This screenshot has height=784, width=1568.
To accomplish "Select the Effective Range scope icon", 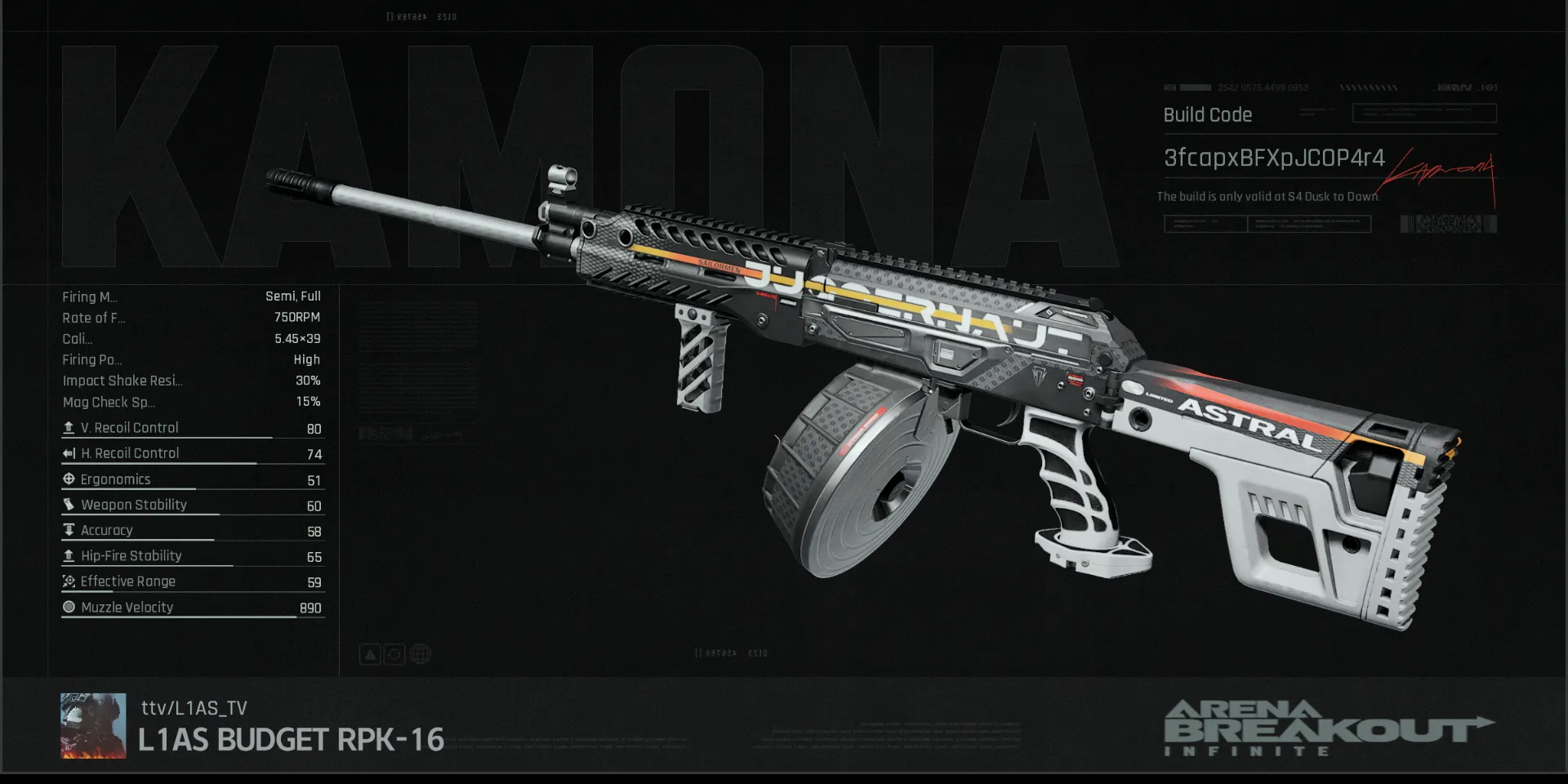I will click(69, 581).
